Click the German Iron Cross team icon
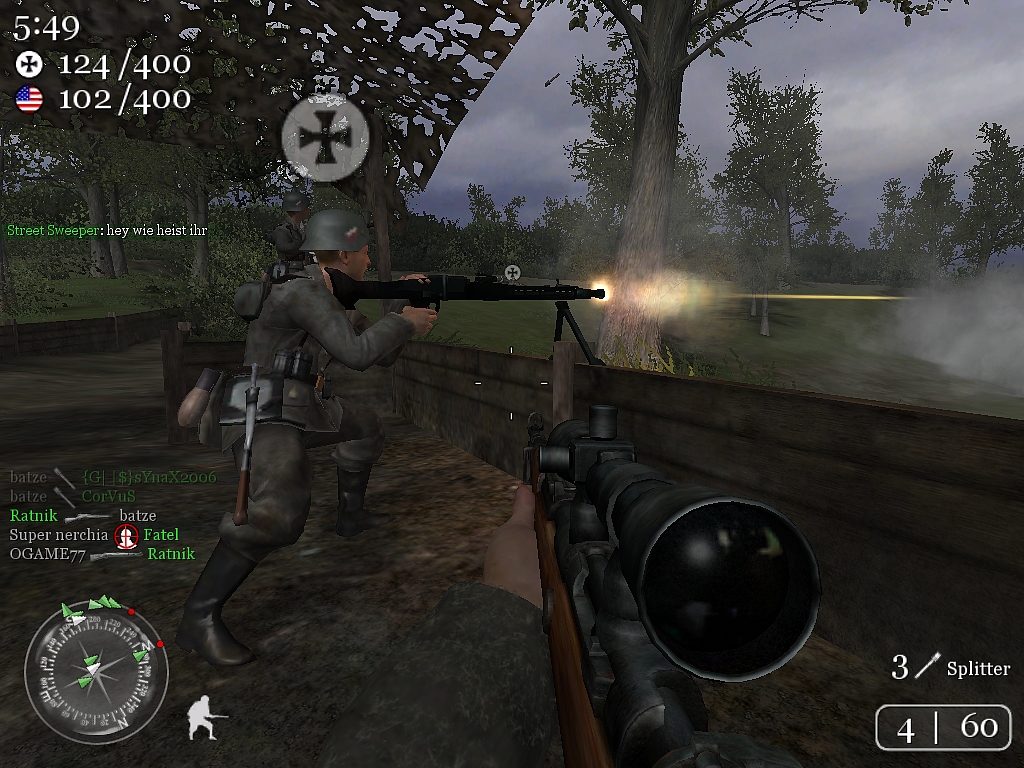1024x768 pixels. [x=30, y=65]
